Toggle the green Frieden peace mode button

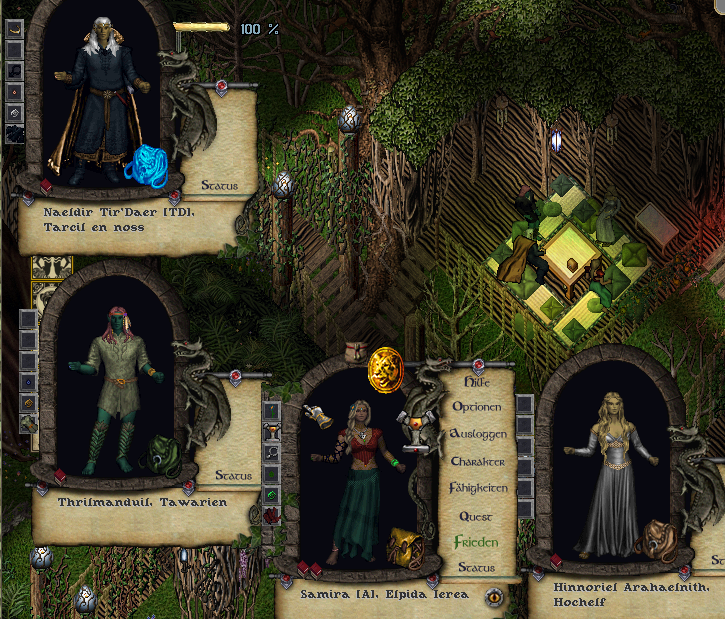pos(476,541)
